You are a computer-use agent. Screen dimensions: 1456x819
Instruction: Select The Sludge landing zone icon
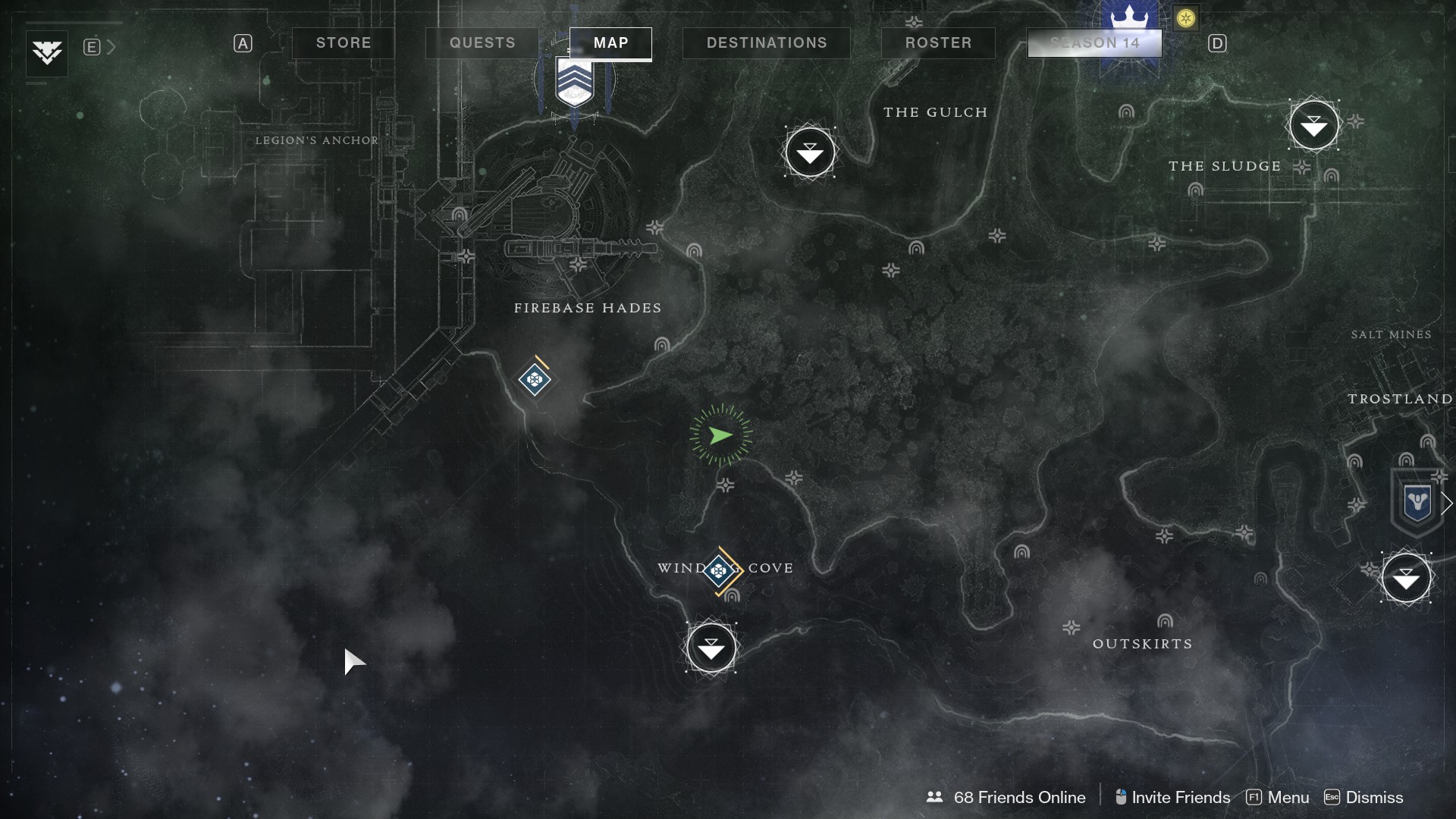coord(1314,125)
